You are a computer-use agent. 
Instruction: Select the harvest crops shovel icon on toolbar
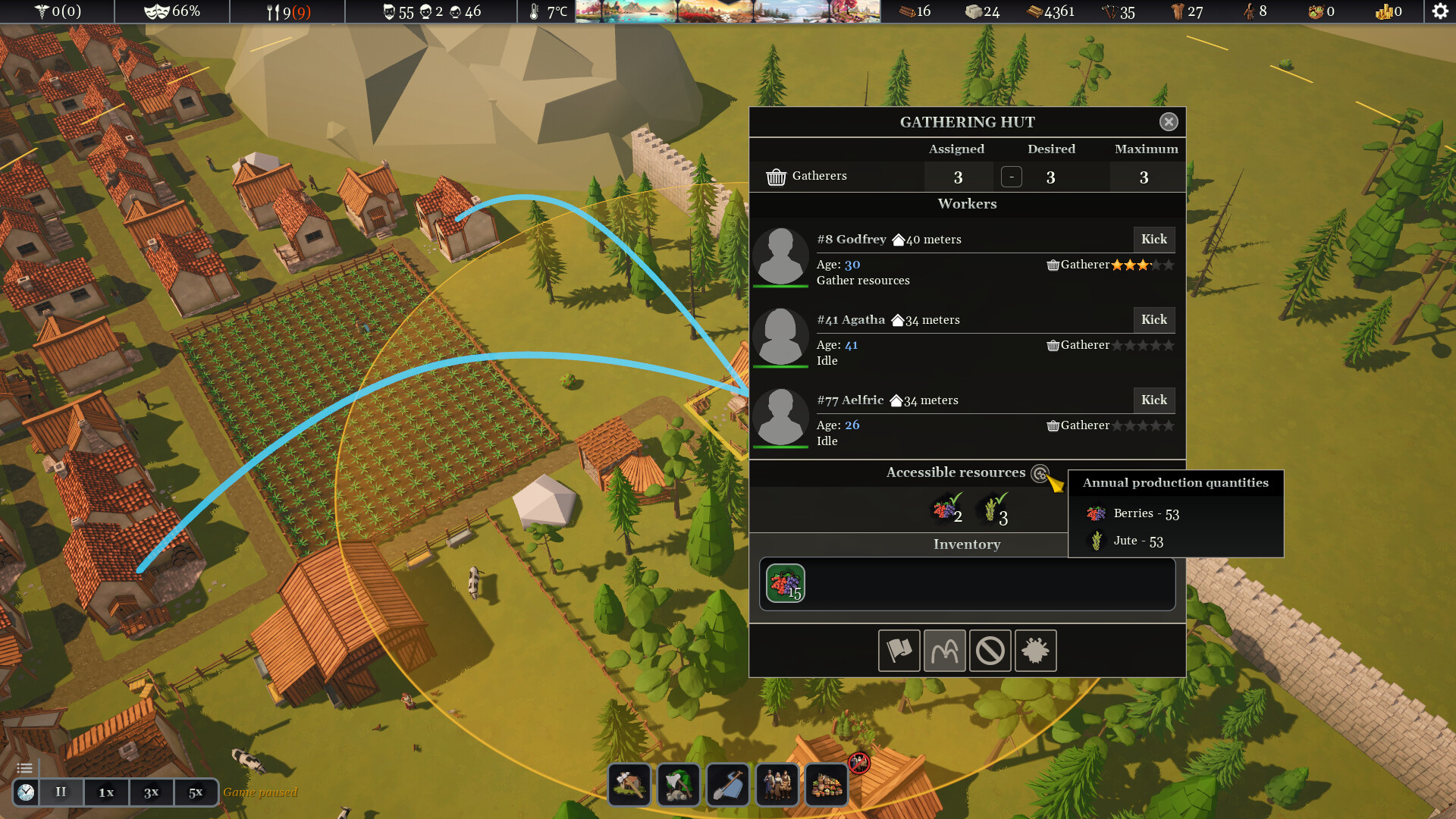point(727,785)
